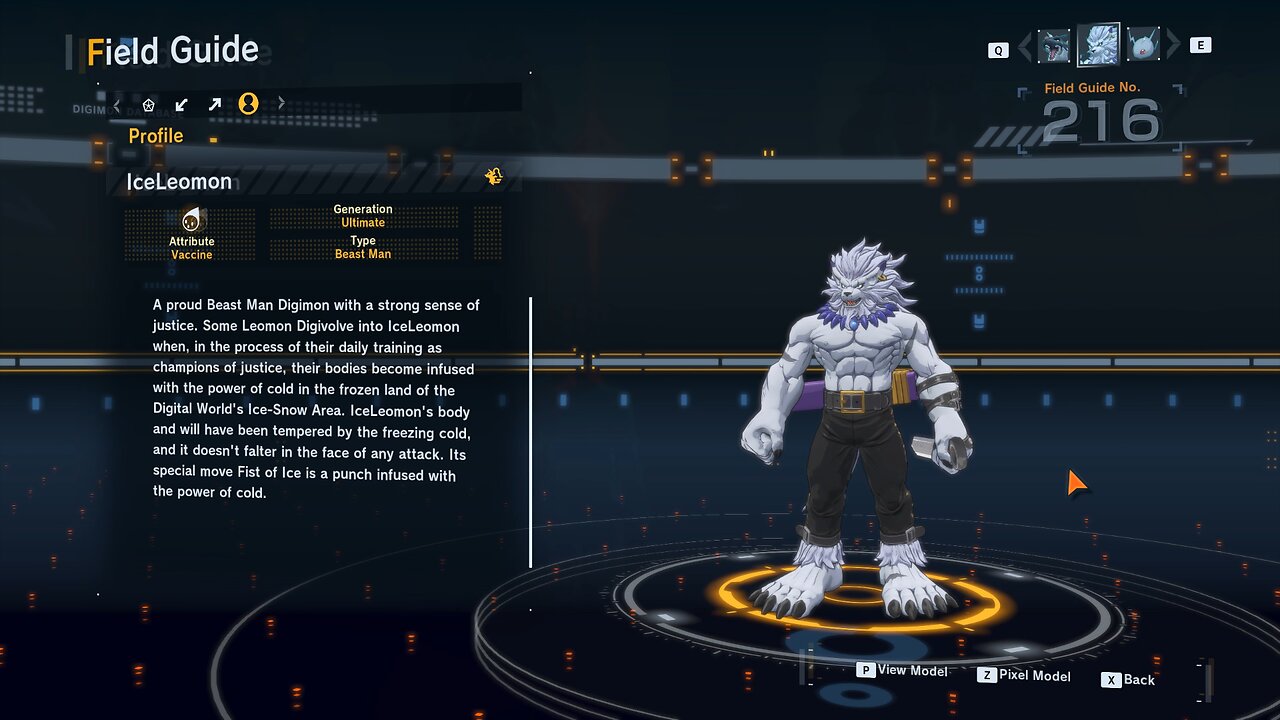Choose the View Model option
The width and height of the screenshot is (1280, 720).
(902, 670)
